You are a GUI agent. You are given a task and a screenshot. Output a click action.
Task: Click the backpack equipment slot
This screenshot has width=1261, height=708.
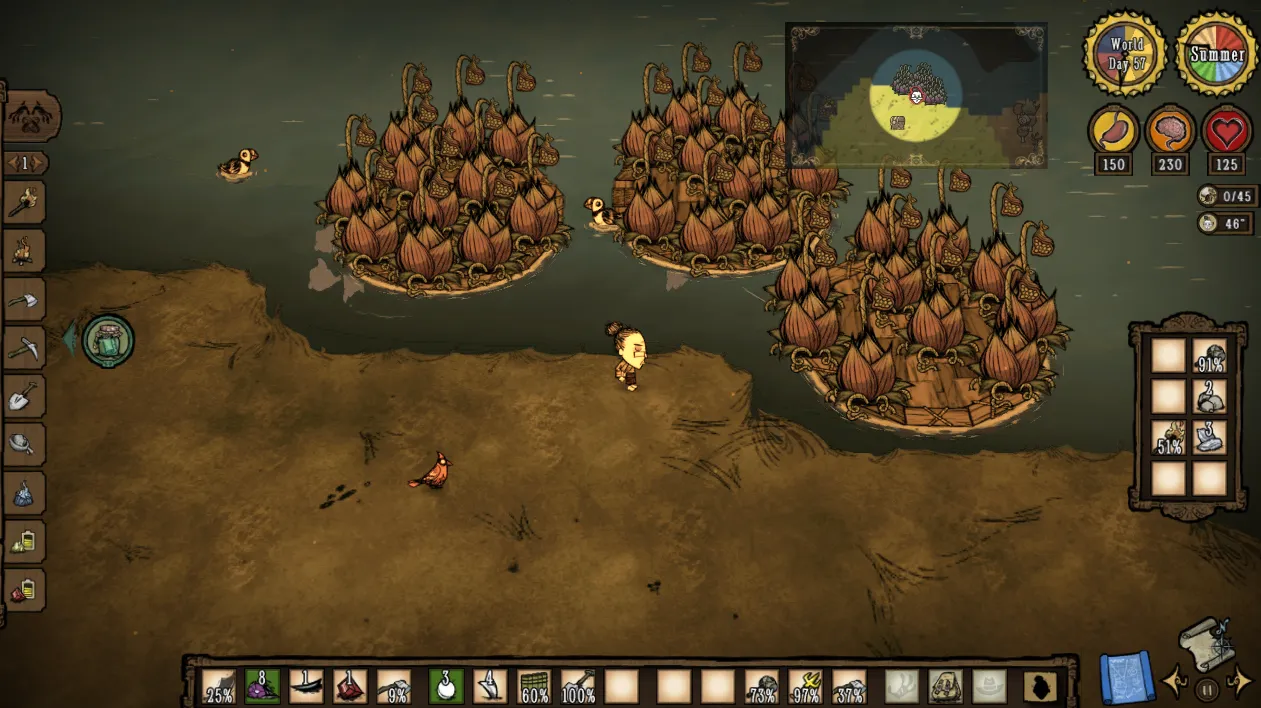point(945,687)
